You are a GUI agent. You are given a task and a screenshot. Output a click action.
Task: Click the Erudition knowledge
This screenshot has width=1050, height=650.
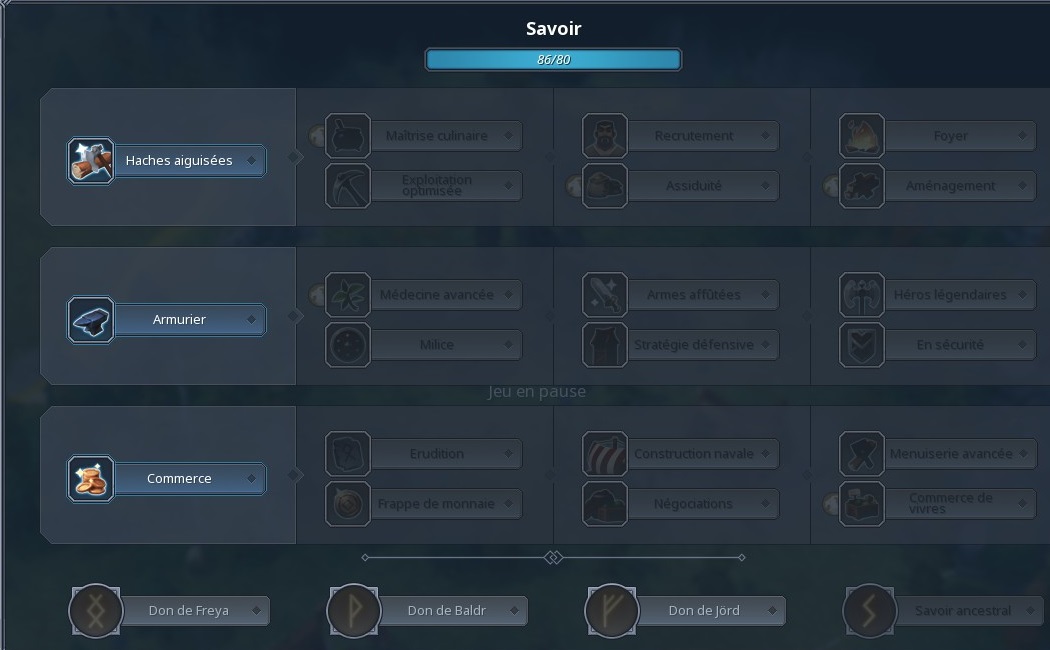[x=435, y=454]
